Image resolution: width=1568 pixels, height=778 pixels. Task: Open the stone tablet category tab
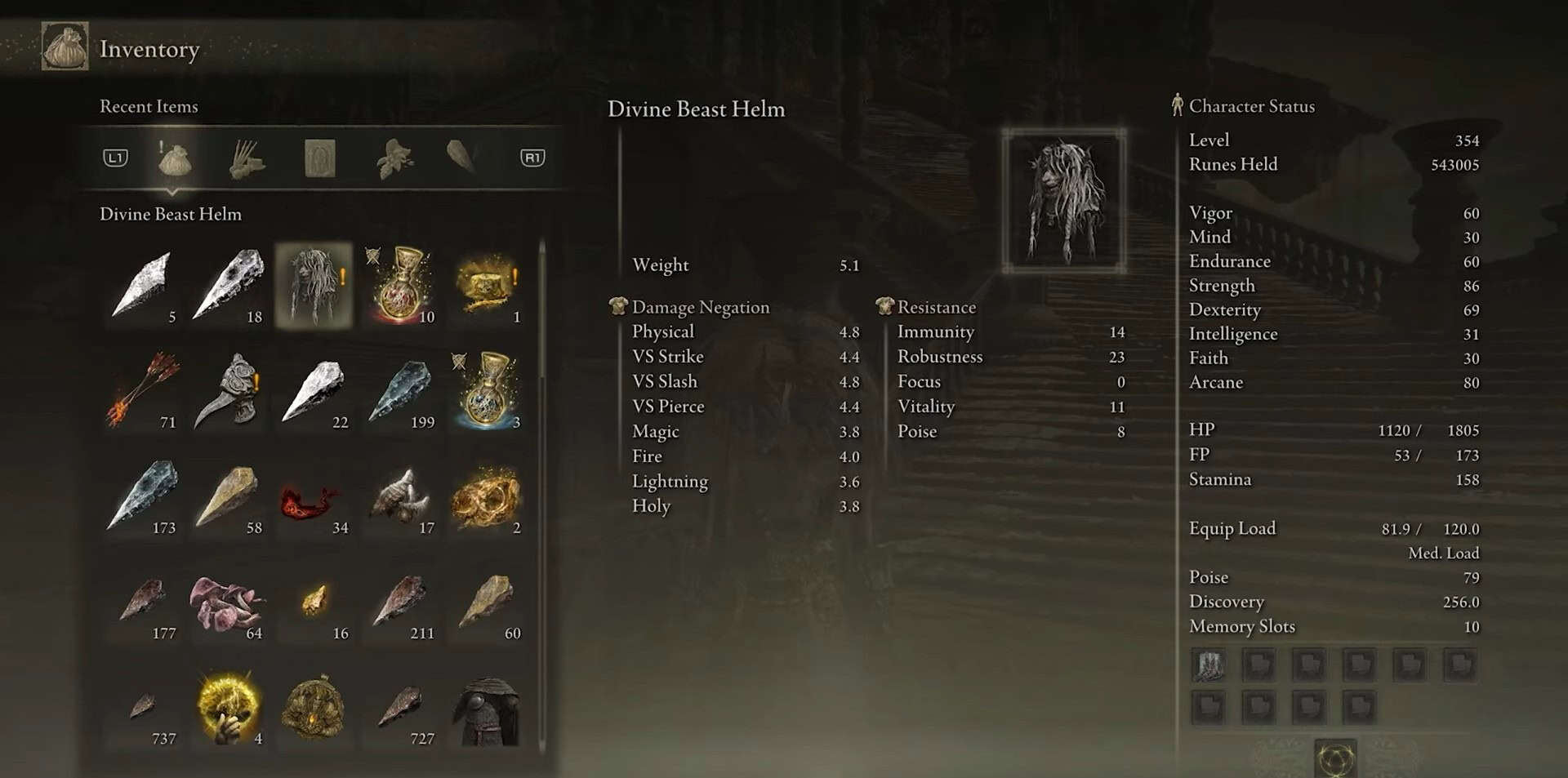(x=319, y=158)
